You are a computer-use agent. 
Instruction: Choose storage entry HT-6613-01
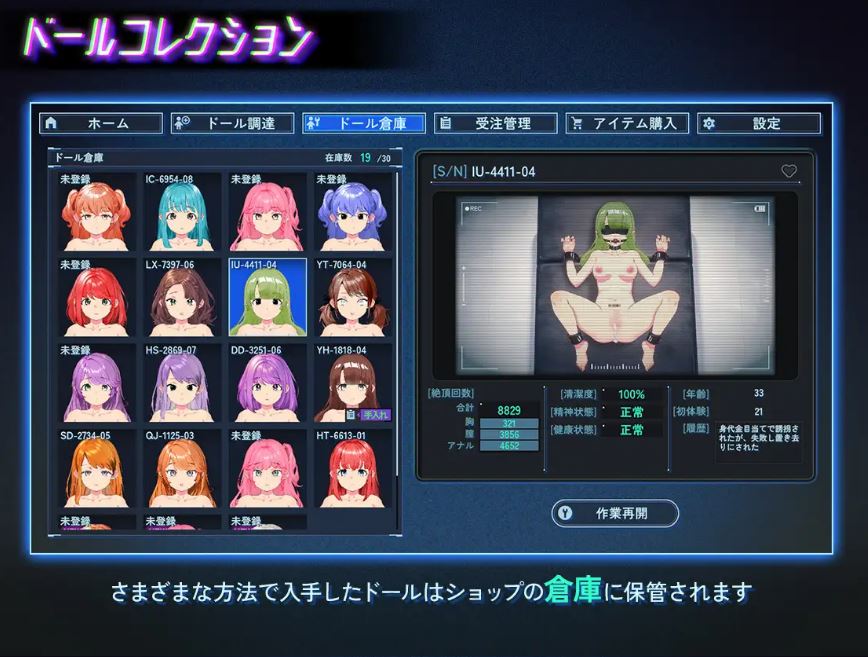coord(353,468)
